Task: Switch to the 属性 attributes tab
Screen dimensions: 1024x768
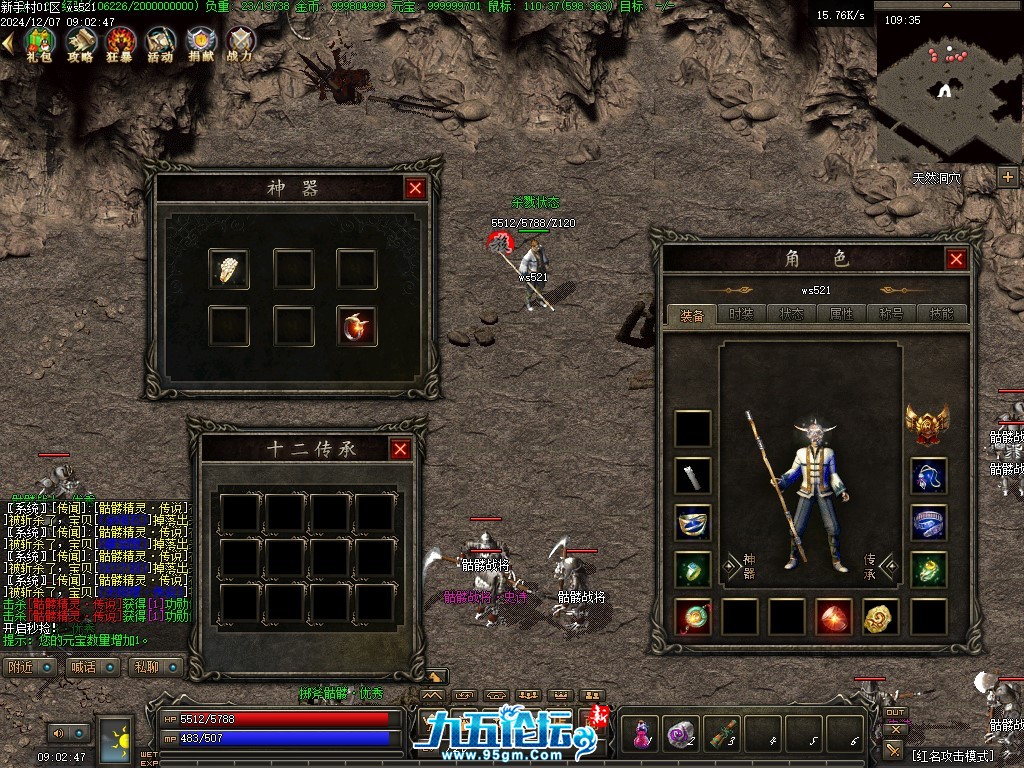Action: [x=841, y=314]
